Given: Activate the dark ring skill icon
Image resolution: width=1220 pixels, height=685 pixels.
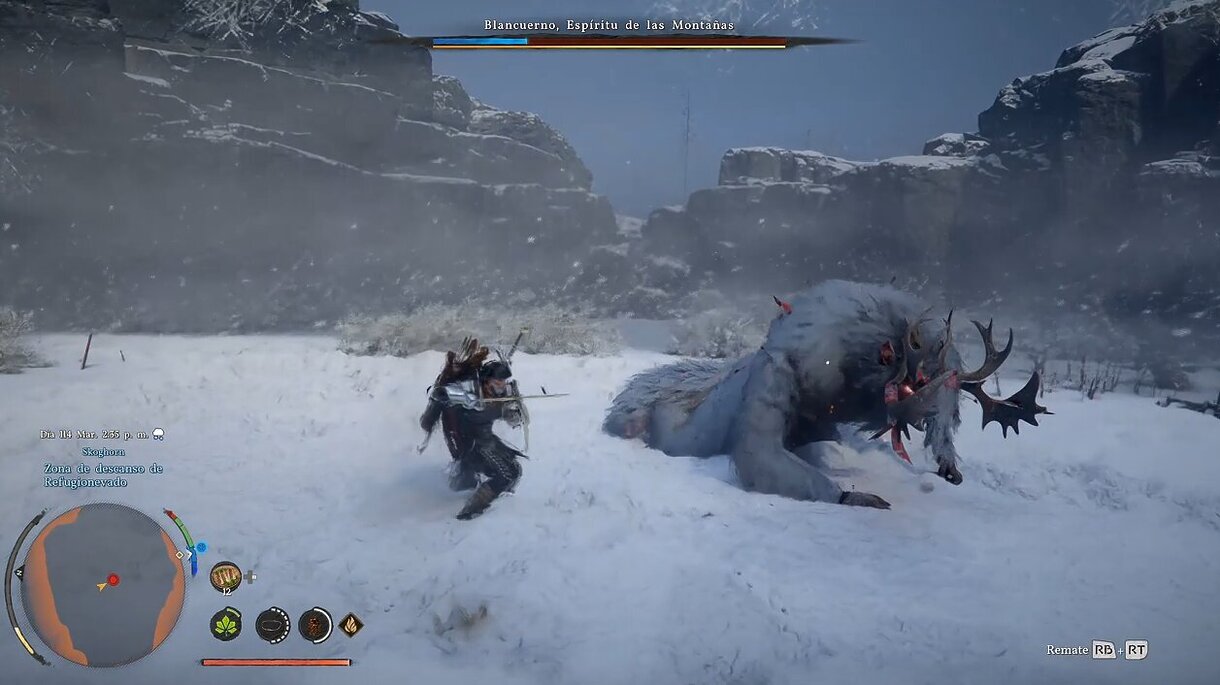Looking at the screenshot, I should [272, 625].
